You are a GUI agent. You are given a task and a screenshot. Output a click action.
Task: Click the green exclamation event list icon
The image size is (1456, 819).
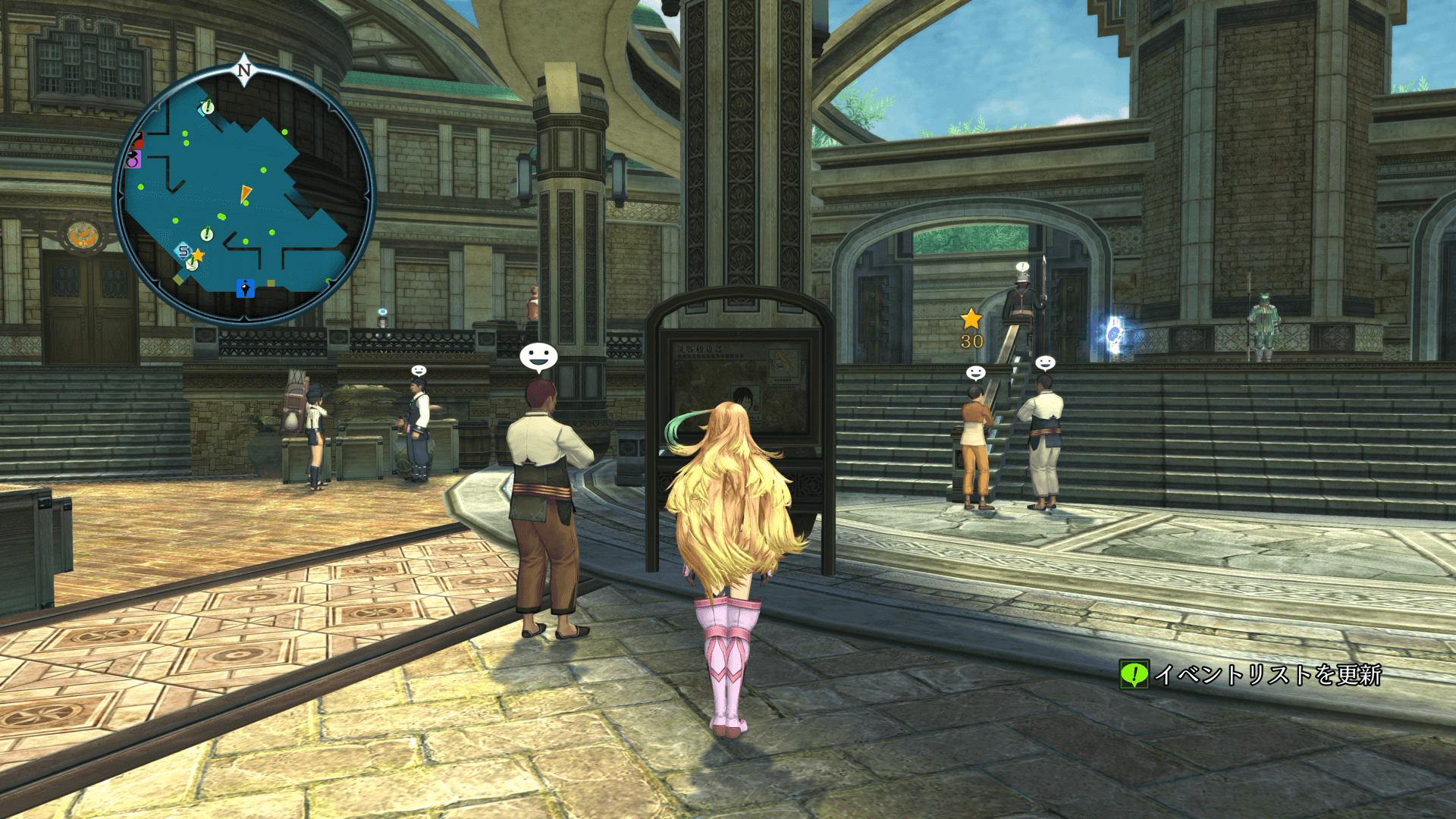1134,674
